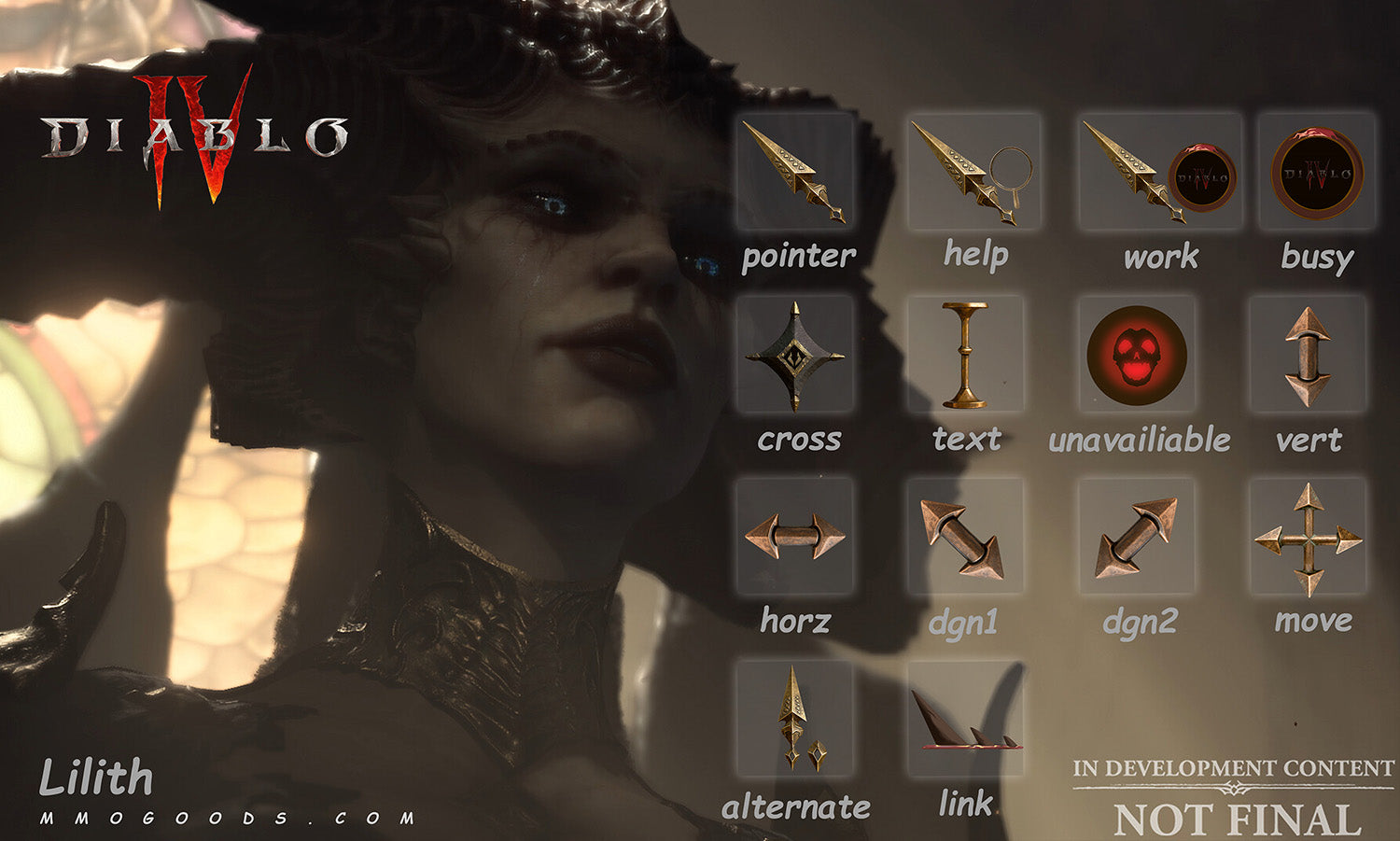Choose the red skull unavailable cursor tile
Viewport: 1400px width, 841px height.
tap(1136, 356)
